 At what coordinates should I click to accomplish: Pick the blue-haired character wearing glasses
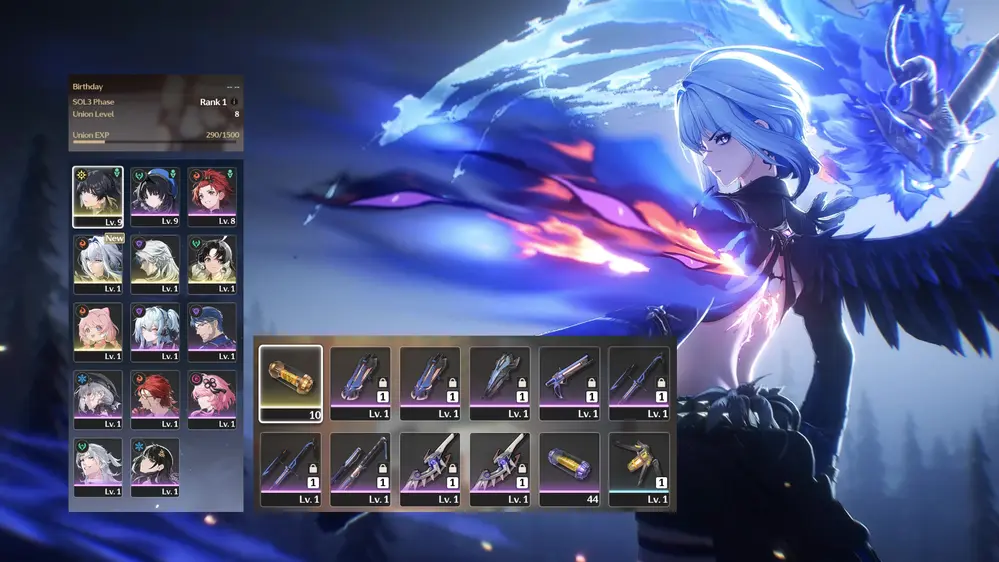(x=211, y=332)
